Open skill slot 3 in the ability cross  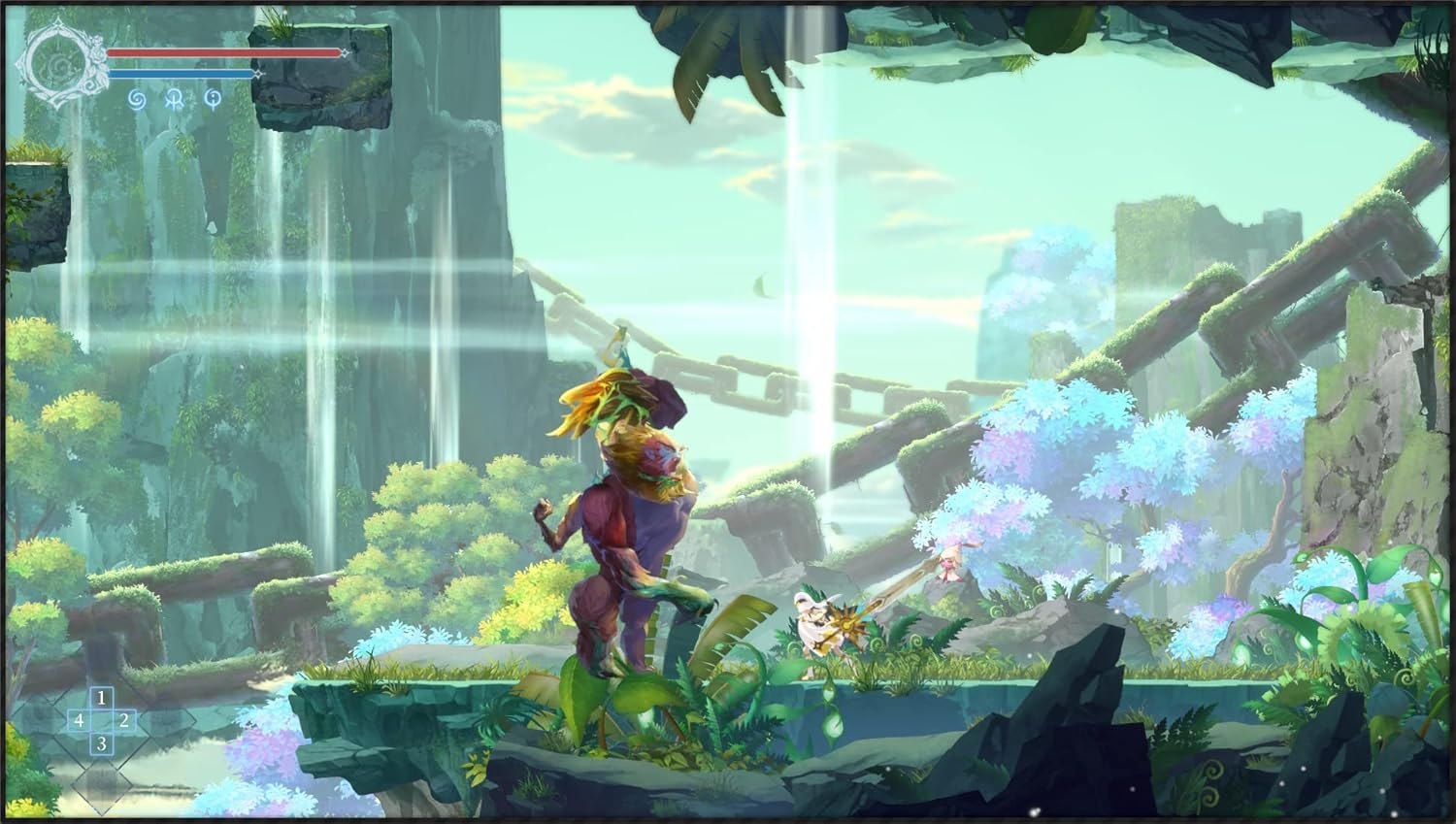tap(102, 744)
